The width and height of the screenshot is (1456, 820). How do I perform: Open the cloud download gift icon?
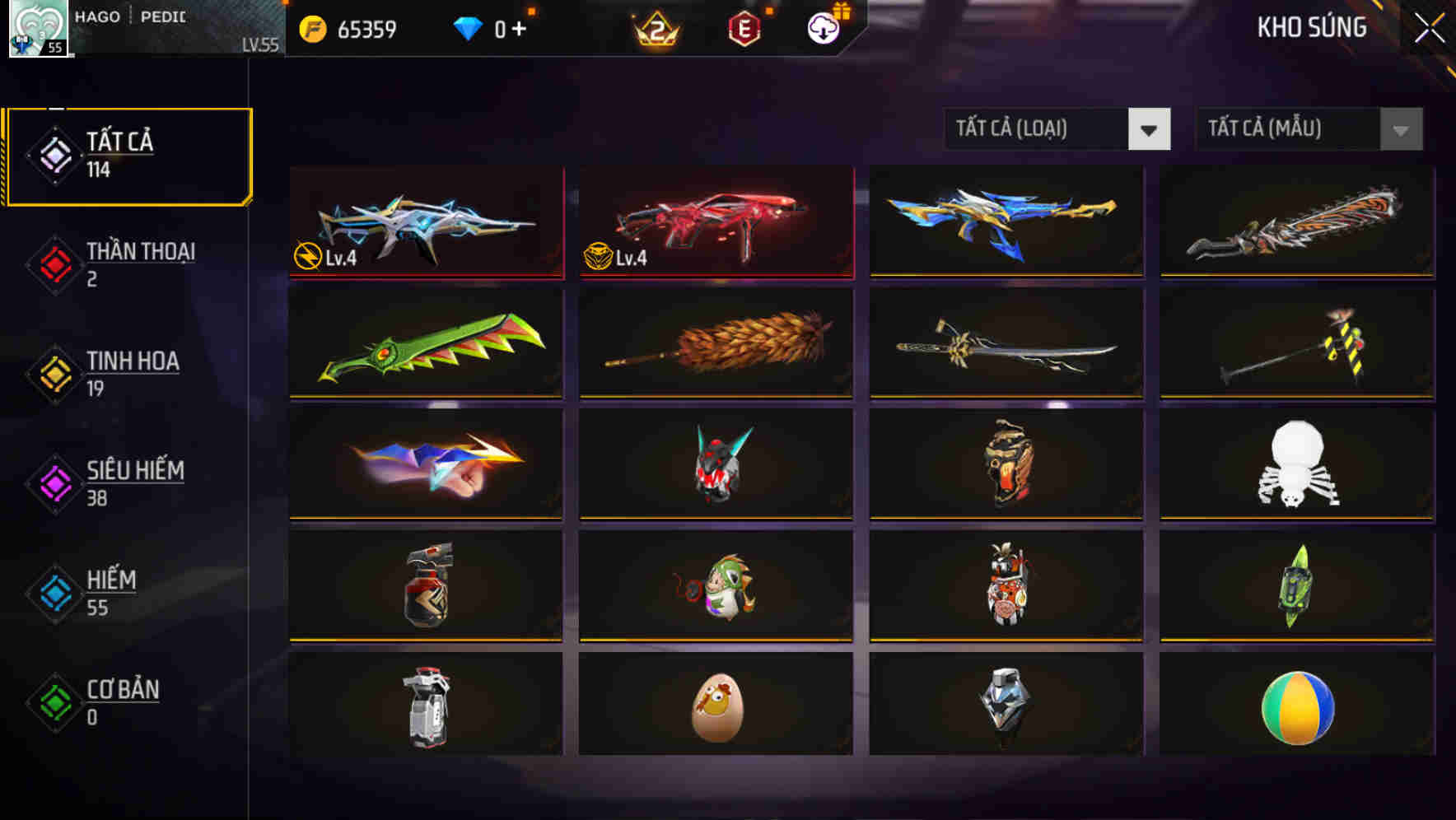pyautogui.click(x=824, y=27)
